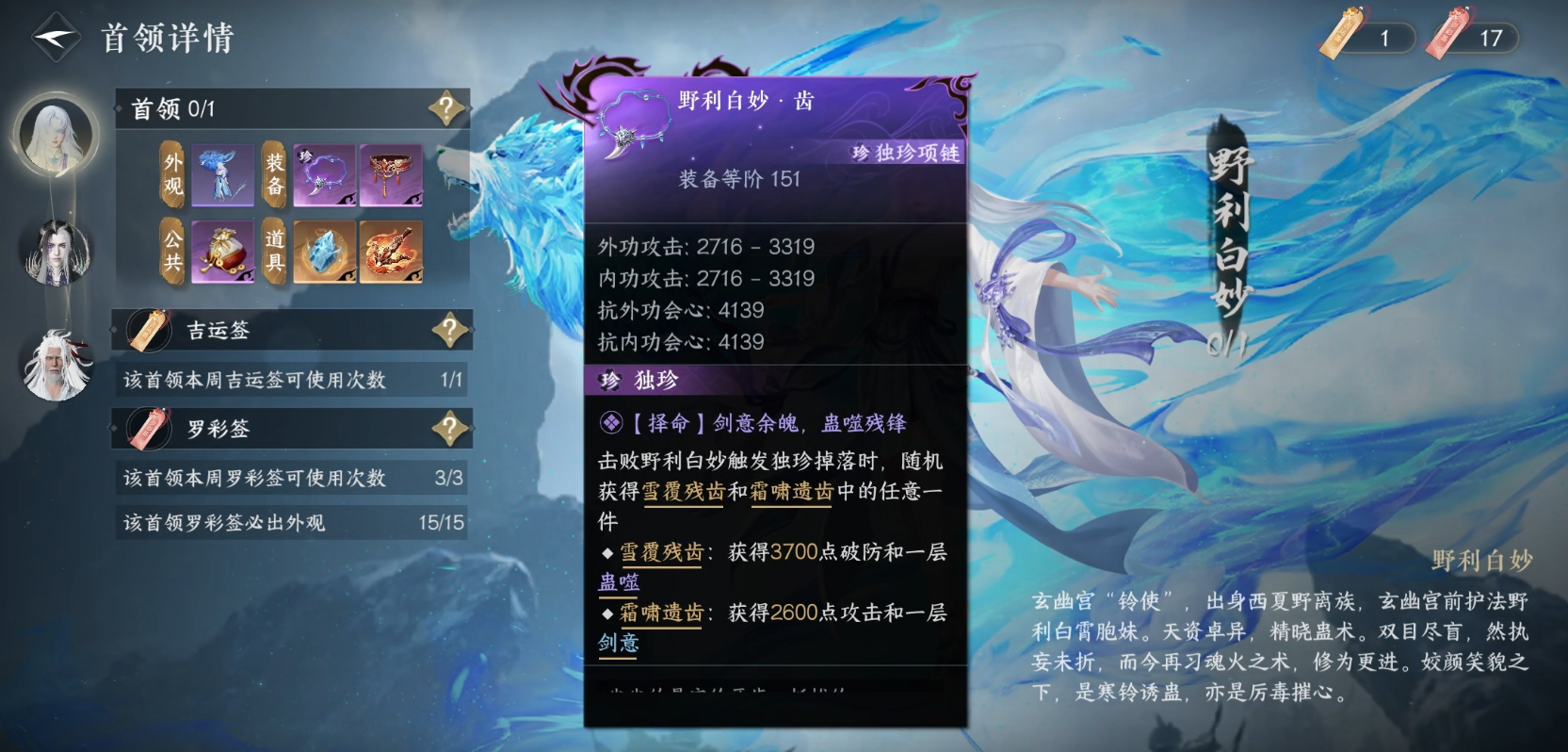Select the red money pouch under 公共
The width and height of the screenshot is (1568, 752).
(221, 250)
